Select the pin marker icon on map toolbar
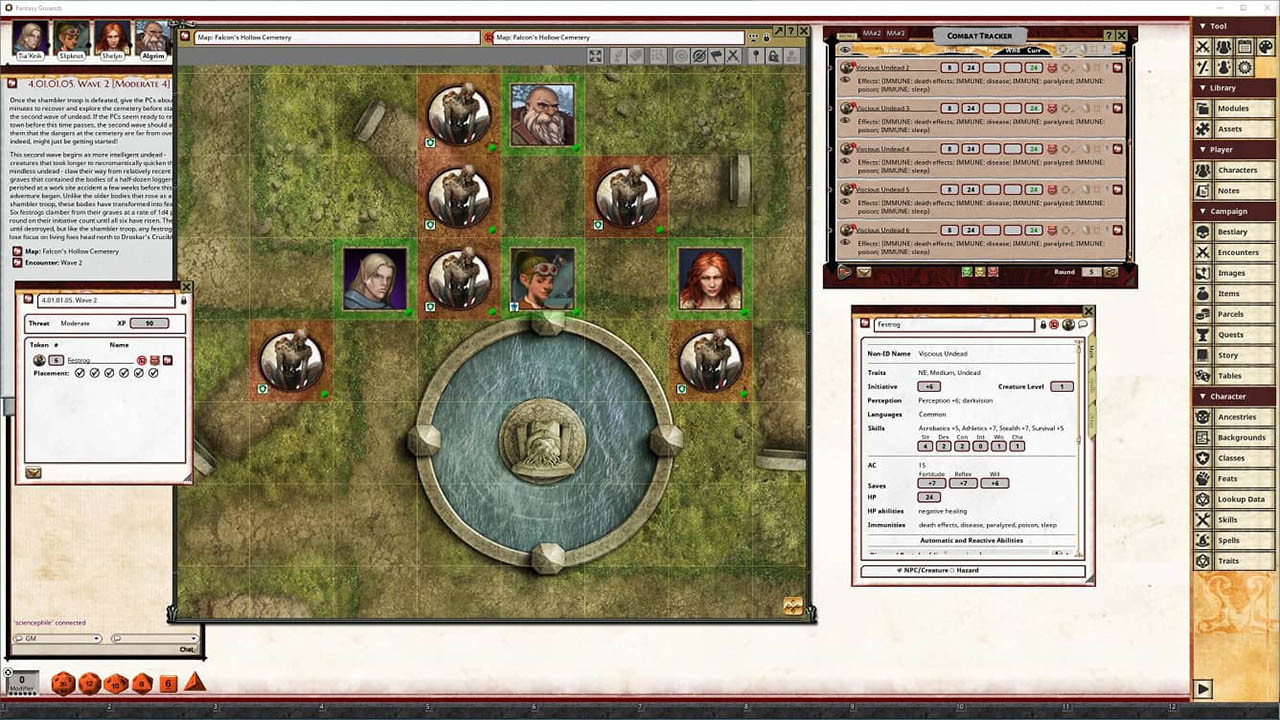This screenshot has height=720, width=1280. 756,56
